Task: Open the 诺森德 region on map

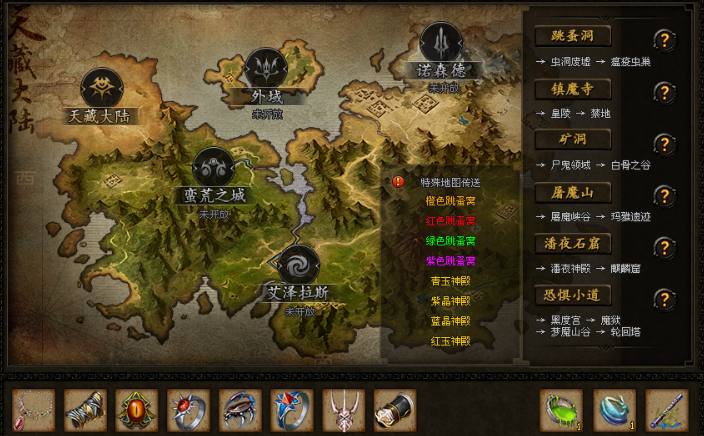Action: pos(441,44)
